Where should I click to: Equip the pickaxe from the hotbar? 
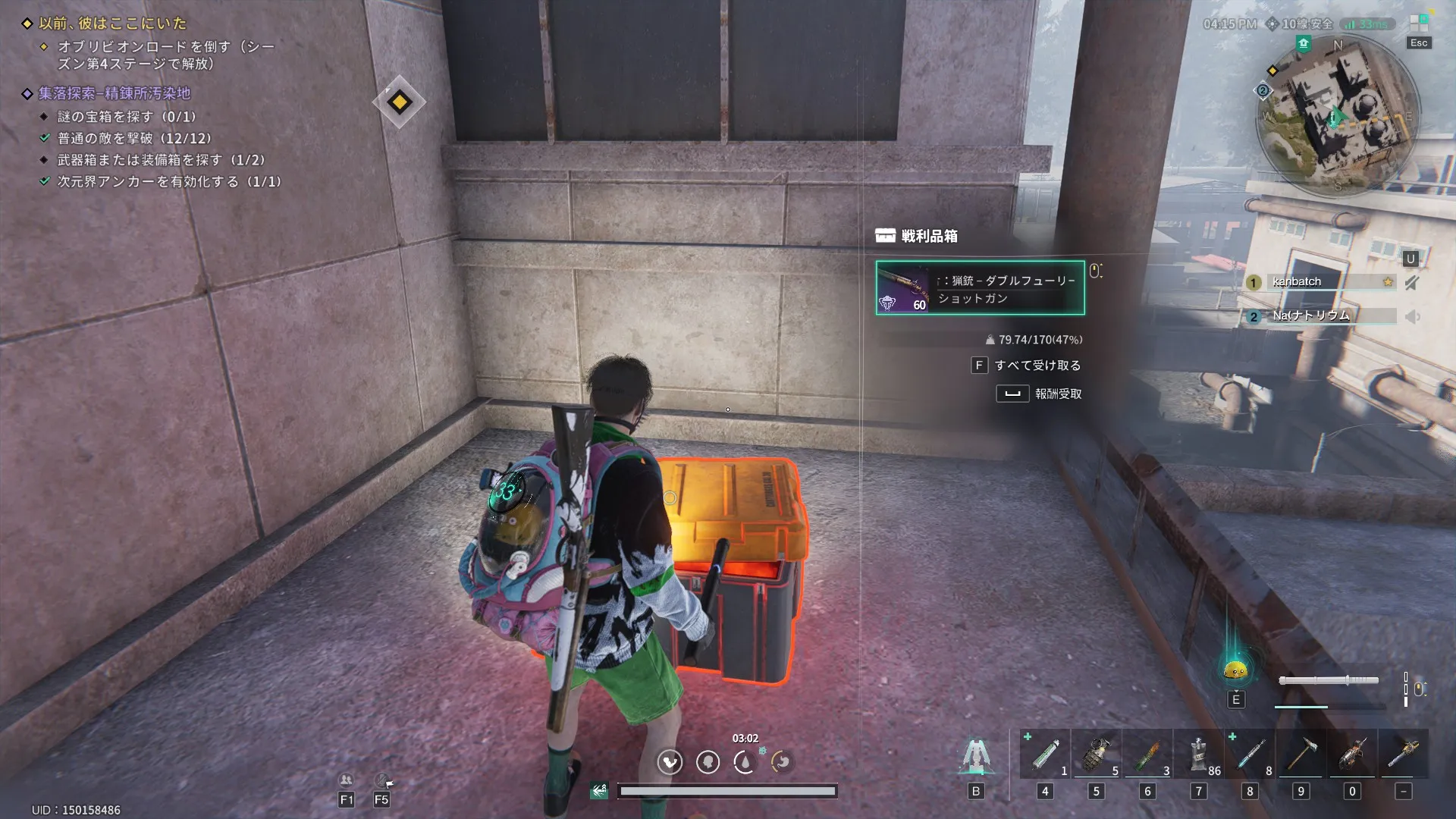click(x=1301, y=755)
